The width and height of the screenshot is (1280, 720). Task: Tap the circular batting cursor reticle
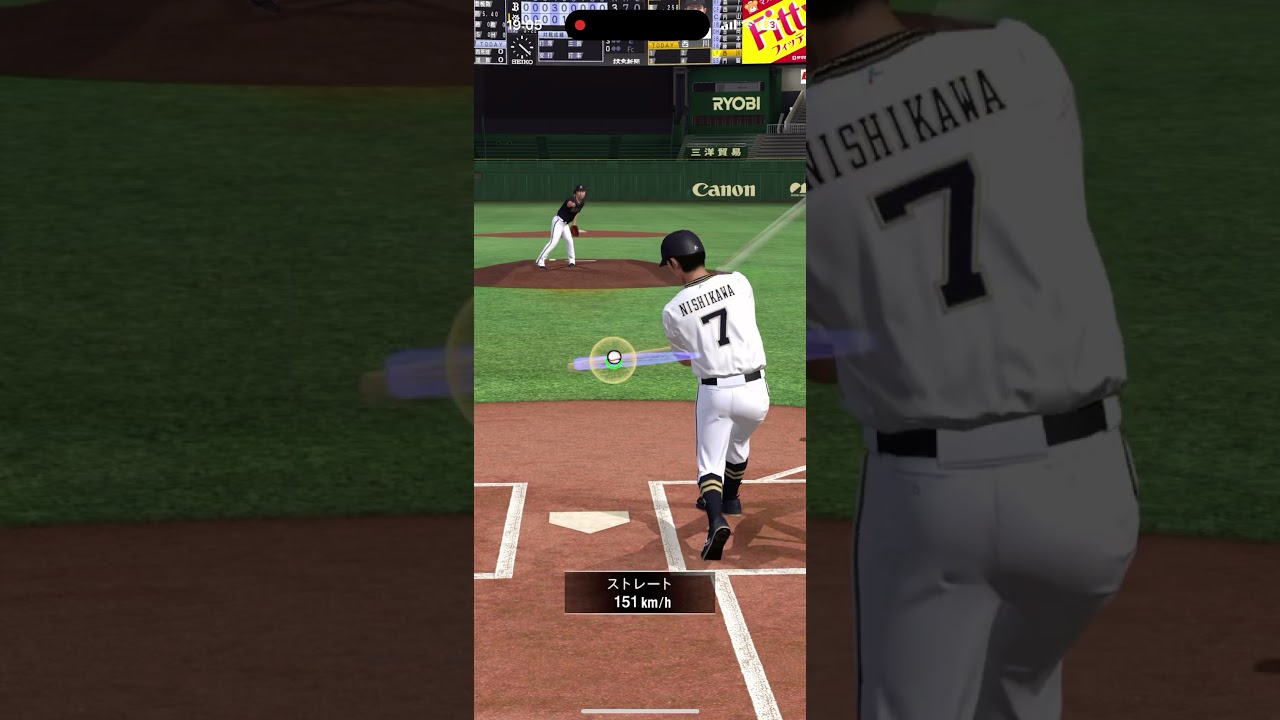pos(613,359)
